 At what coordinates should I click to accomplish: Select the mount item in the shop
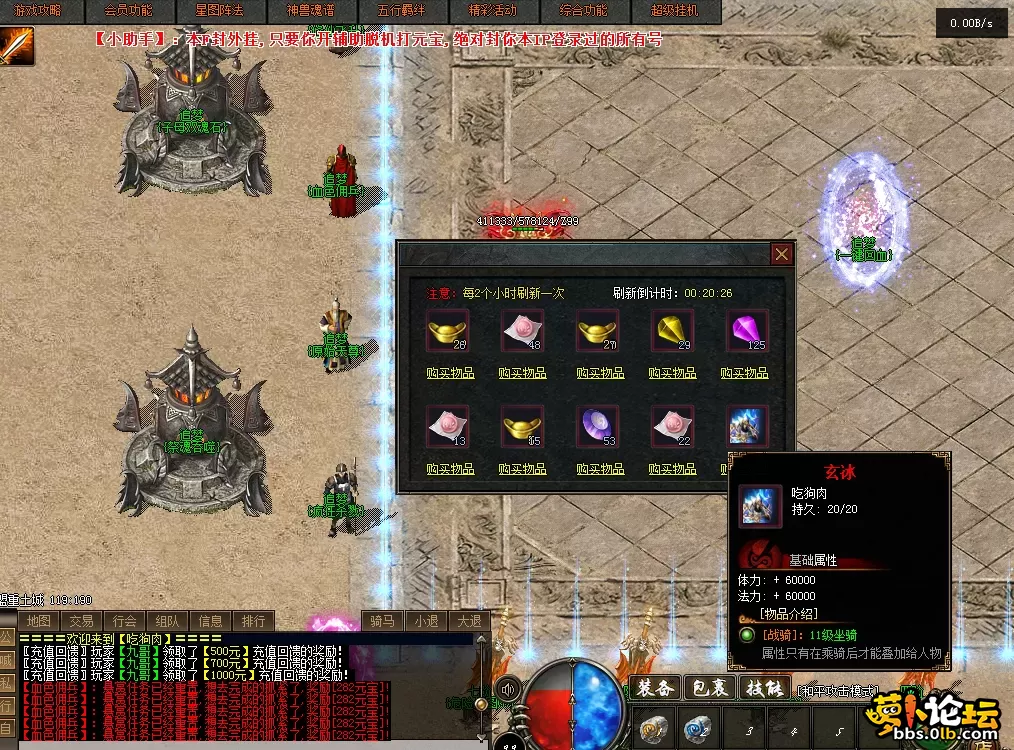746,426
